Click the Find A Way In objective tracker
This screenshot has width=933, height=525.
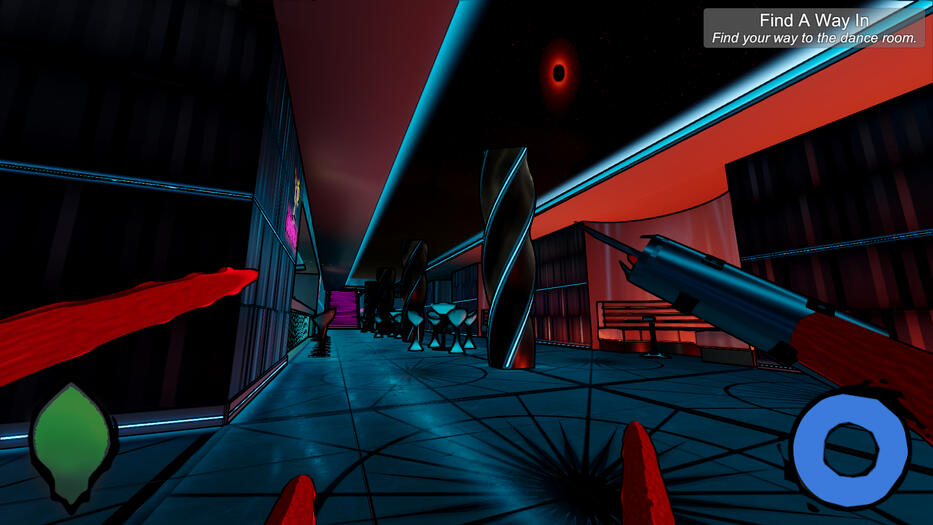point(814,28)
